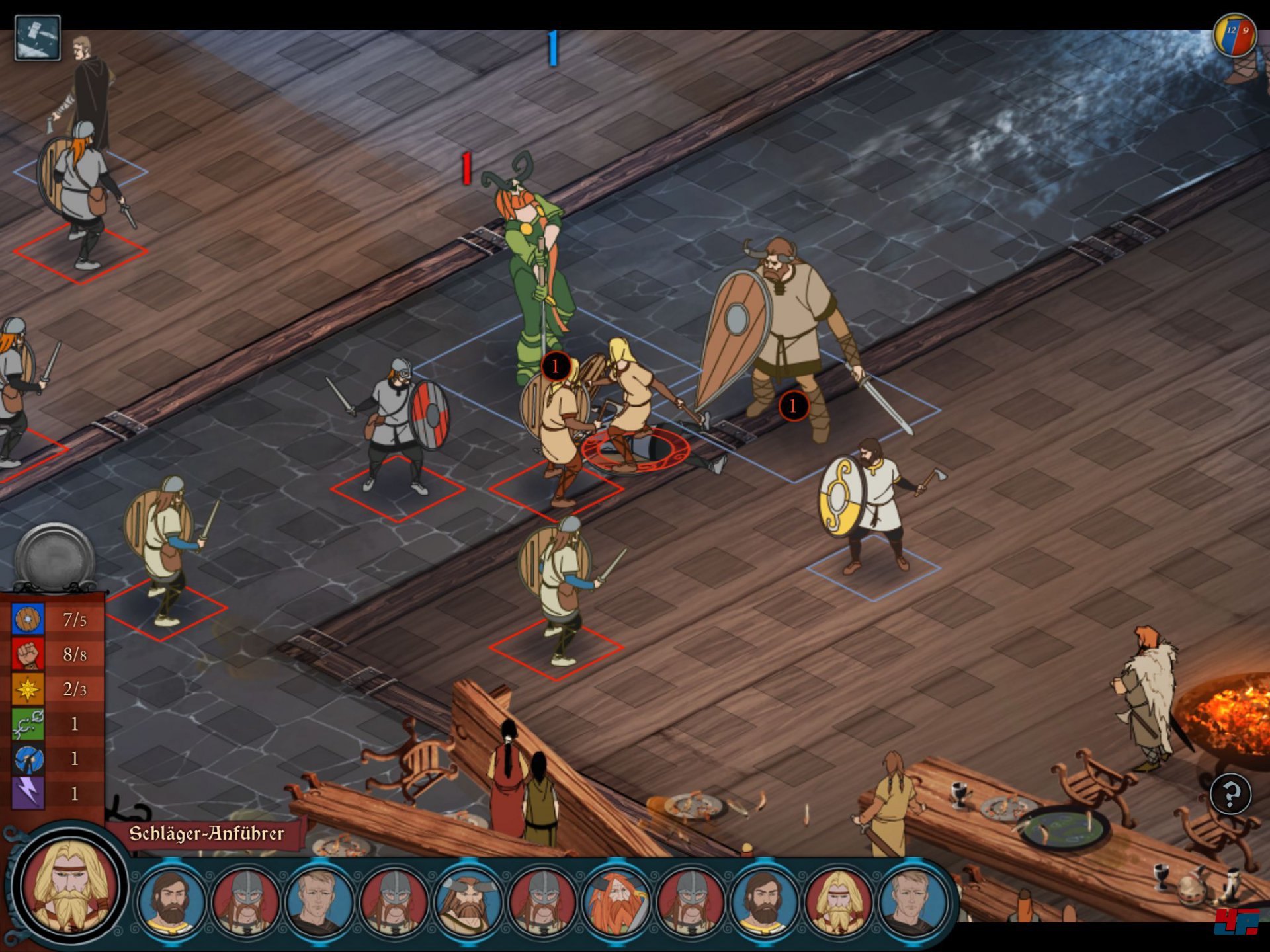
Task: Select the green chain exertion icon
Action: click(28, 724)
